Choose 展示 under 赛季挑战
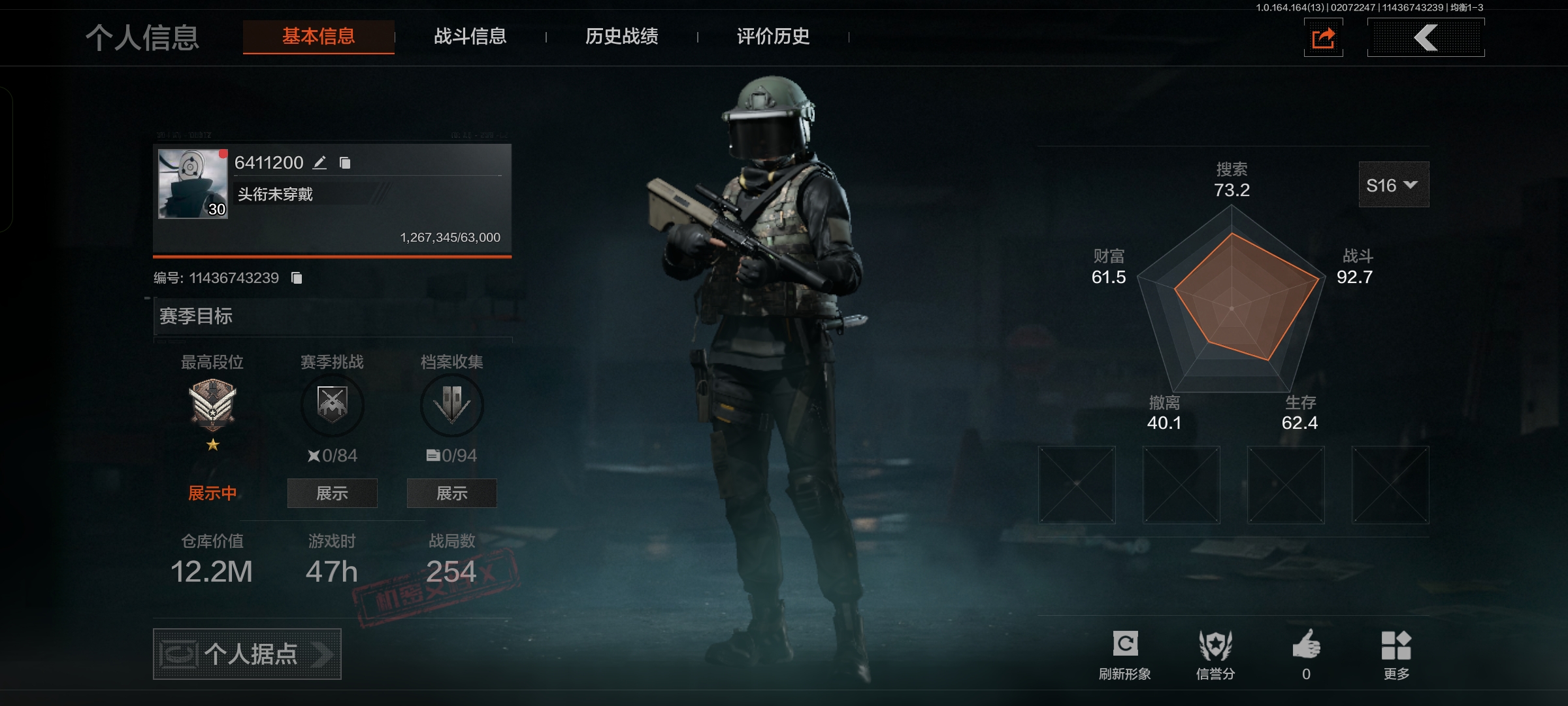Image resolution: width=1568 pixels, height=706 pixels. (x=332, y=494)
